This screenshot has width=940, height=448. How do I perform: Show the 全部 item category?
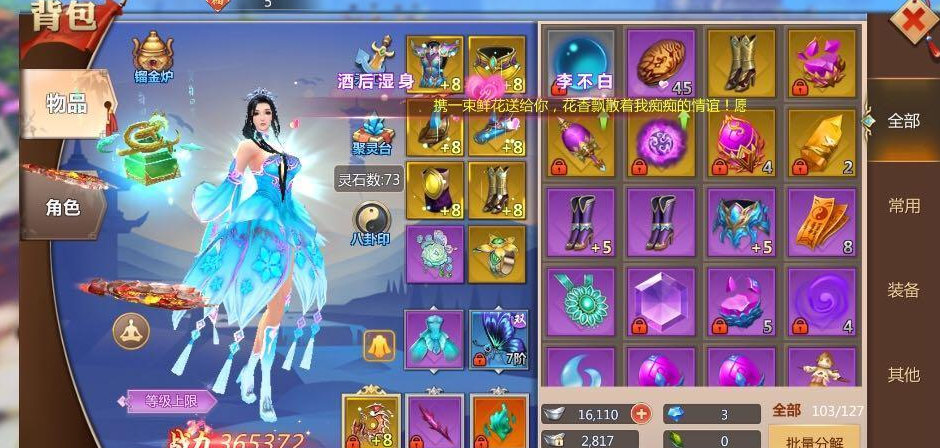903,121
